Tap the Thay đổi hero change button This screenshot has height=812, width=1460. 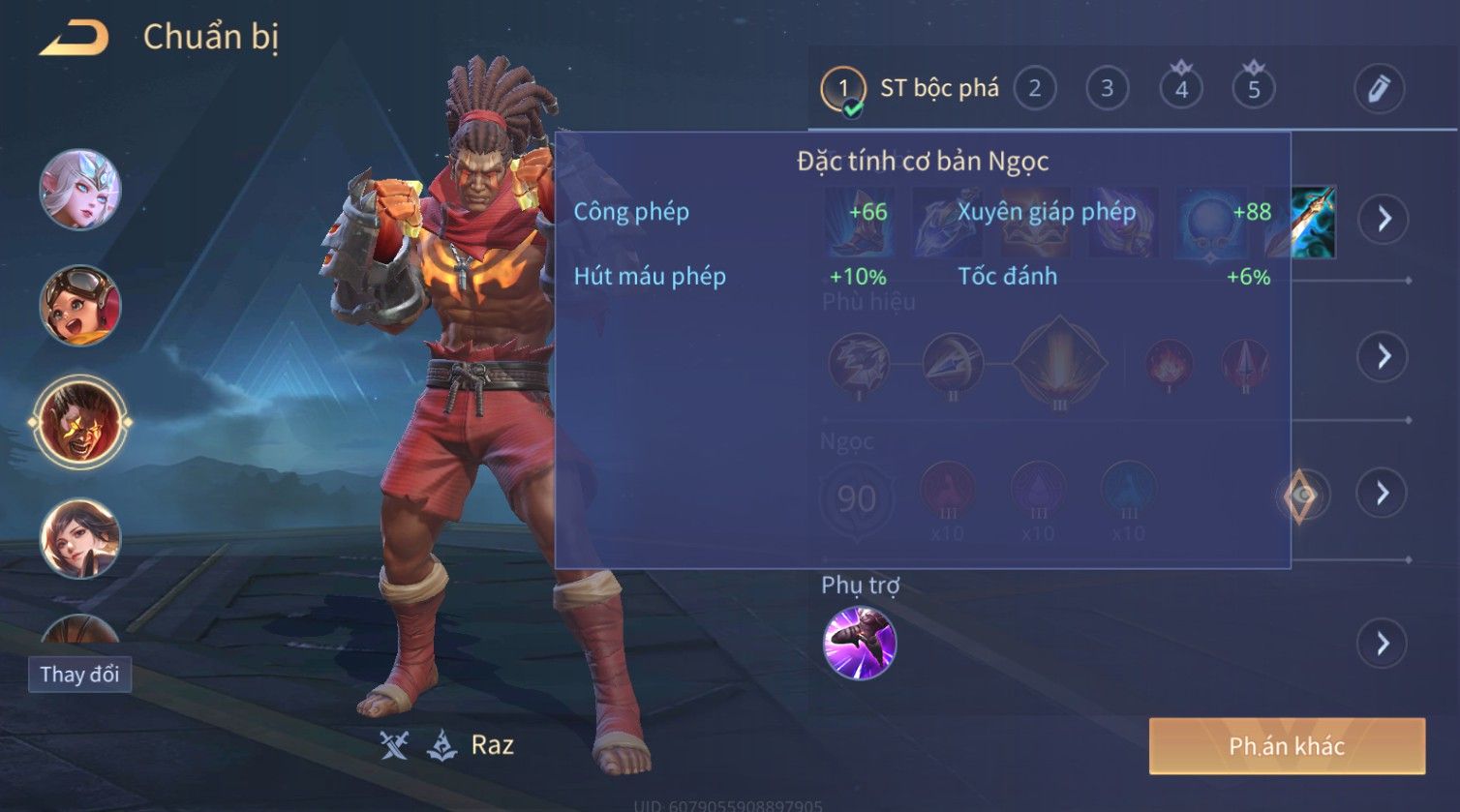tap(80, 675)
